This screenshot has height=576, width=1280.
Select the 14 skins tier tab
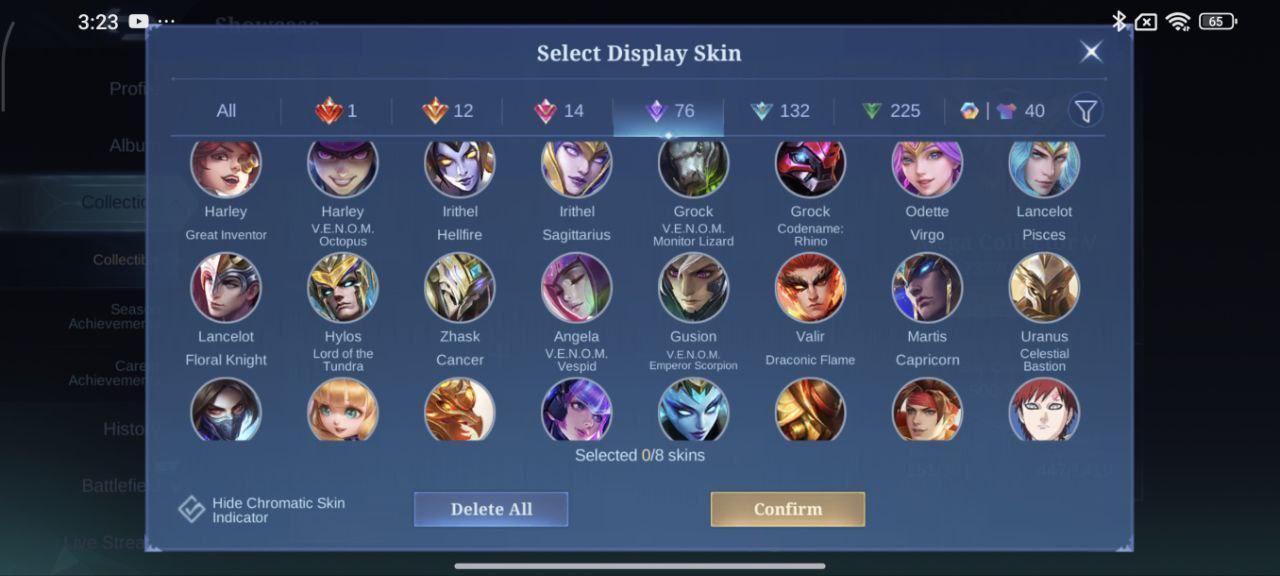[x=559, y=111]
